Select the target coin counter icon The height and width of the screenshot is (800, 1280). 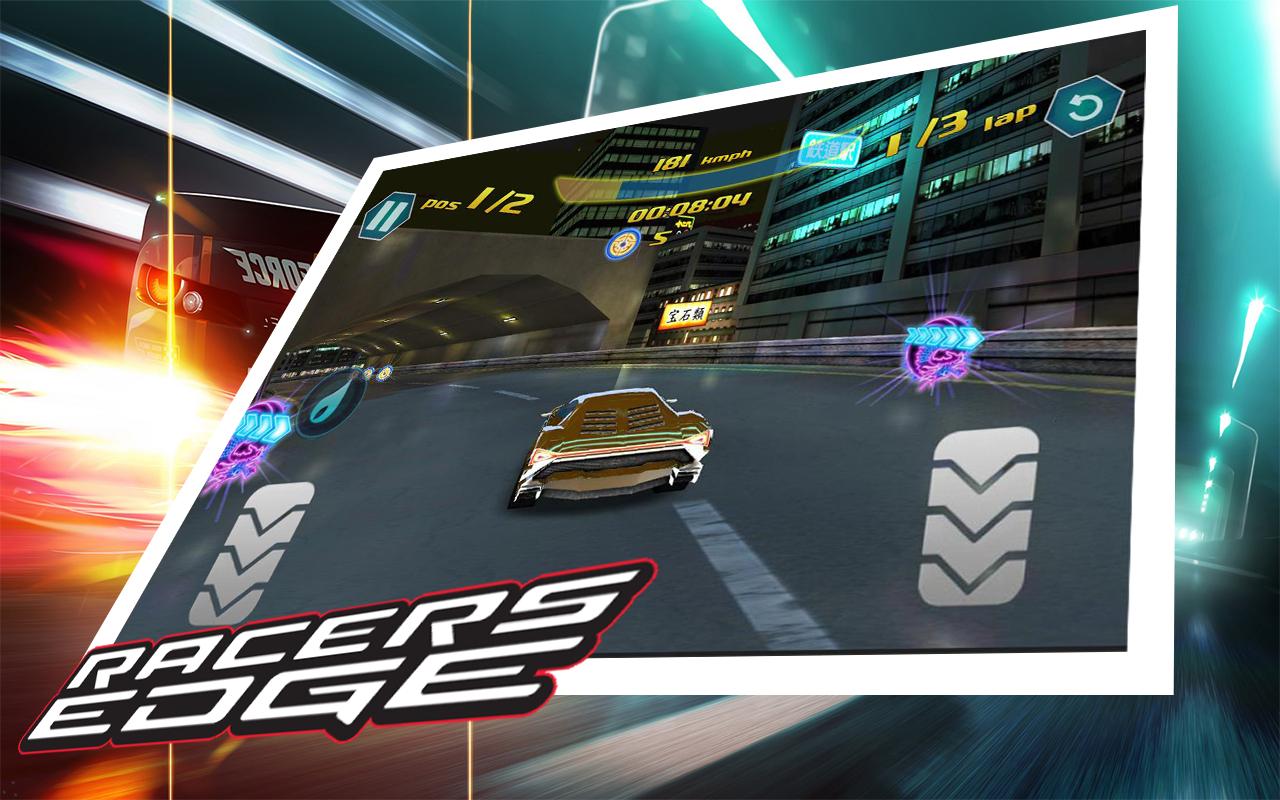[622, 245]
